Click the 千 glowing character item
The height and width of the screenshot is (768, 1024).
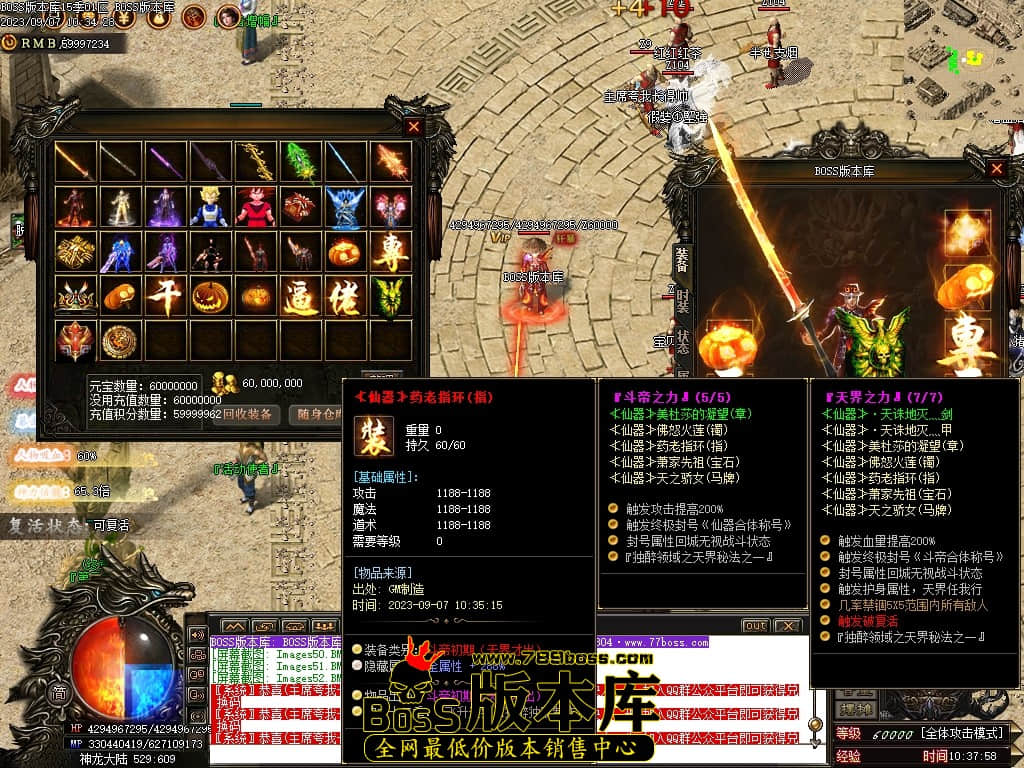pos(165,297)
